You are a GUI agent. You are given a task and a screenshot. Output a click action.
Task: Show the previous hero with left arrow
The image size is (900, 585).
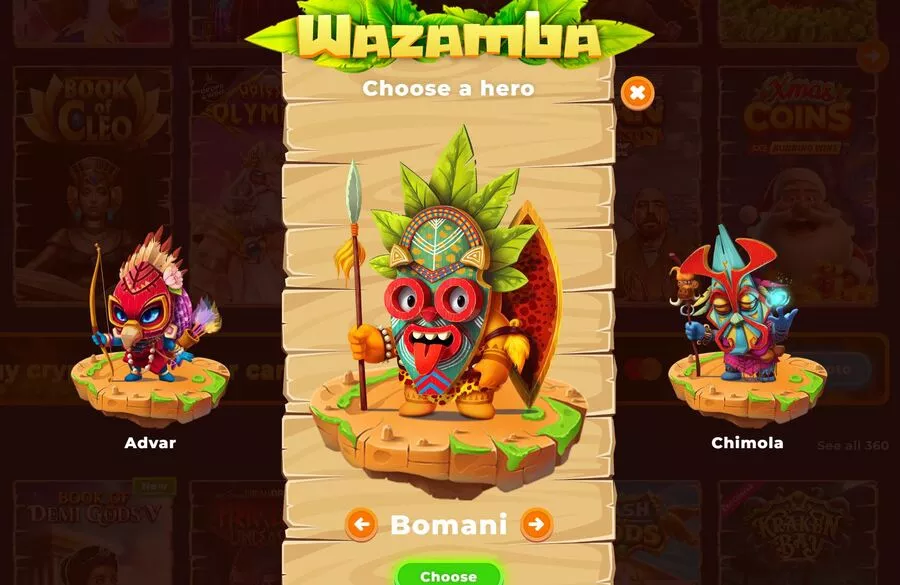tap(362, 523)
